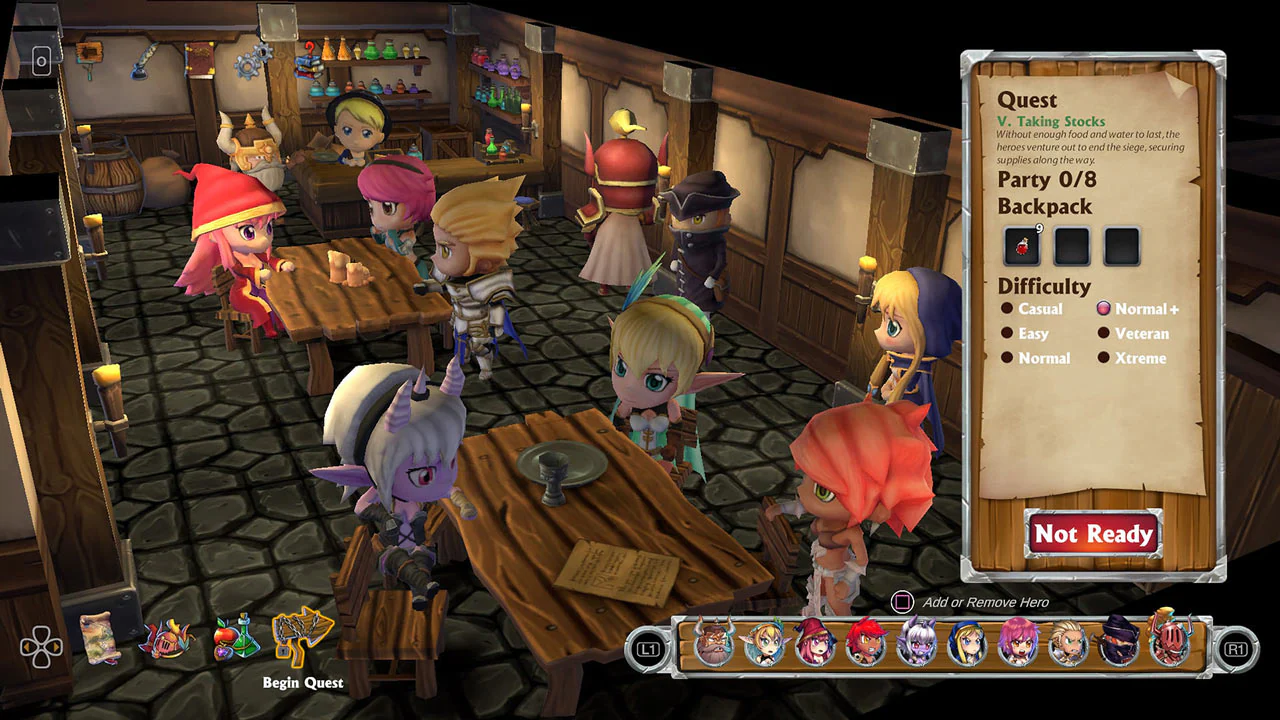Select the dwarf hero portrait

[x=715, y=643]
